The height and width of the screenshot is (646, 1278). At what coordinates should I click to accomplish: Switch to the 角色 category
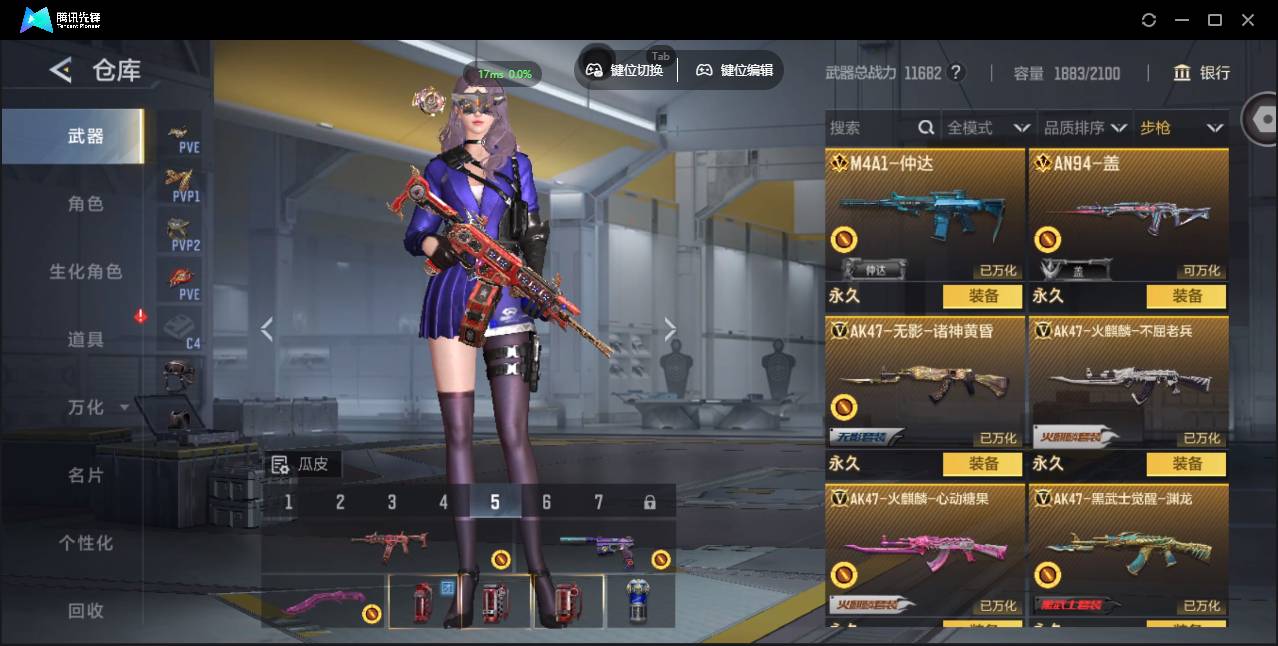click(x=85, y=204)
